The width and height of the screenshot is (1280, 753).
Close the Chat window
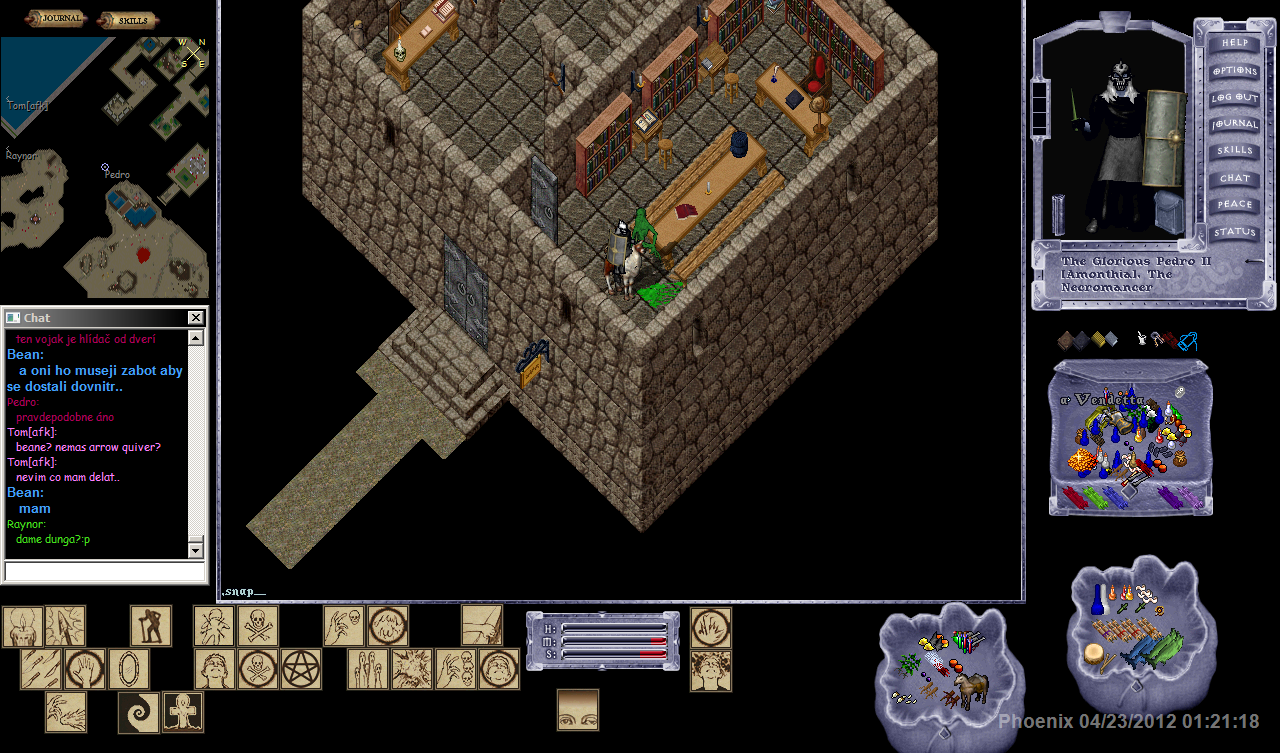tap(196, 318)
